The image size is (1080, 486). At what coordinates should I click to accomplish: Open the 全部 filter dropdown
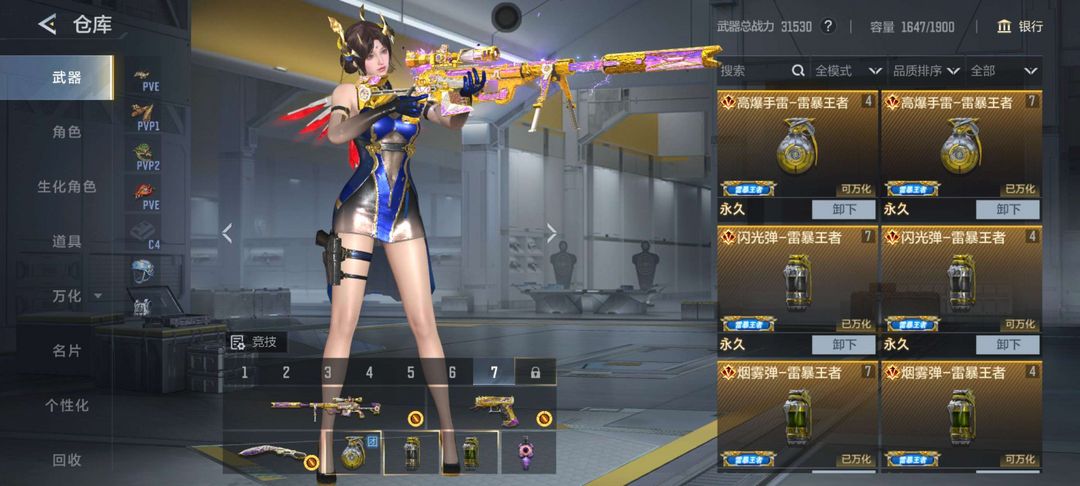[1003, 71]
